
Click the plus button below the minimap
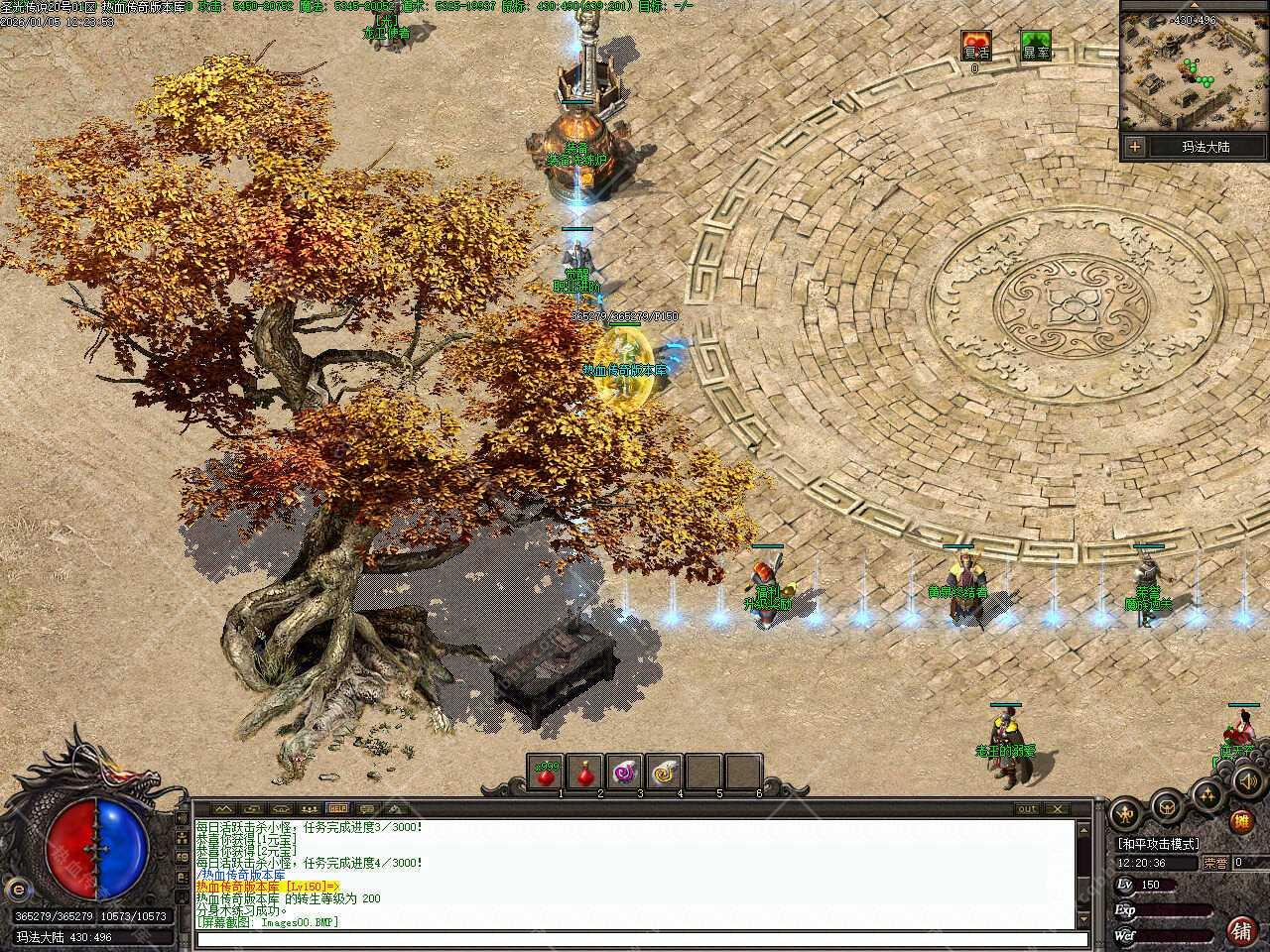click(1135, 147)
